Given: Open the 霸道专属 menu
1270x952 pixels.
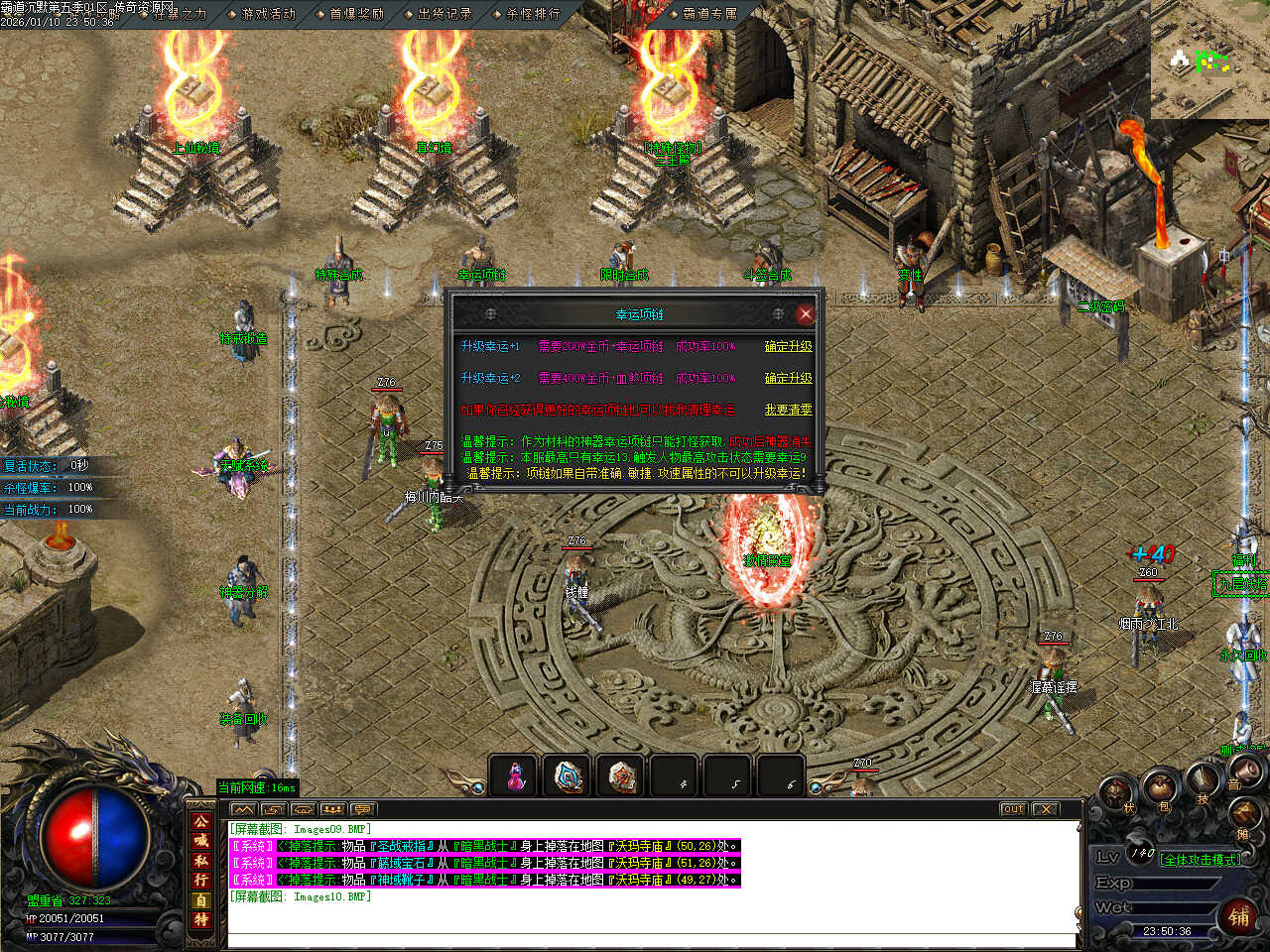Looking at the screenshot, I should point(709,14).
